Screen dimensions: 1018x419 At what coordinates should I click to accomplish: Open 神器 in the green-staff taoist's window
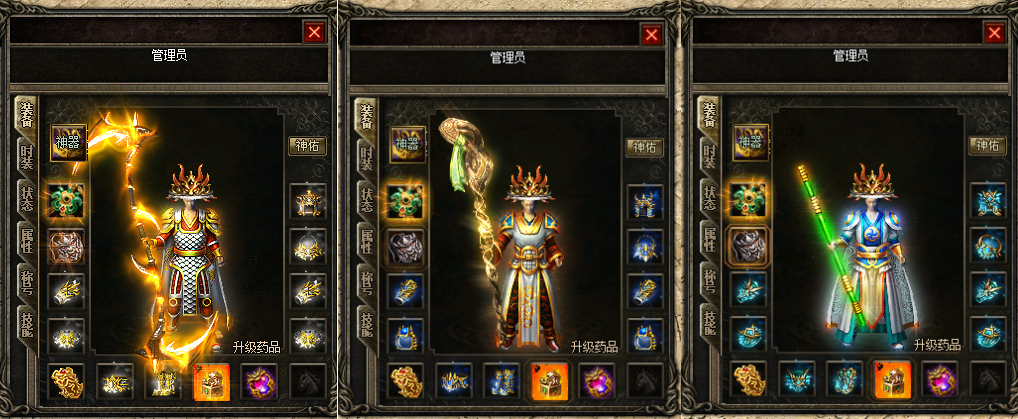750,143
